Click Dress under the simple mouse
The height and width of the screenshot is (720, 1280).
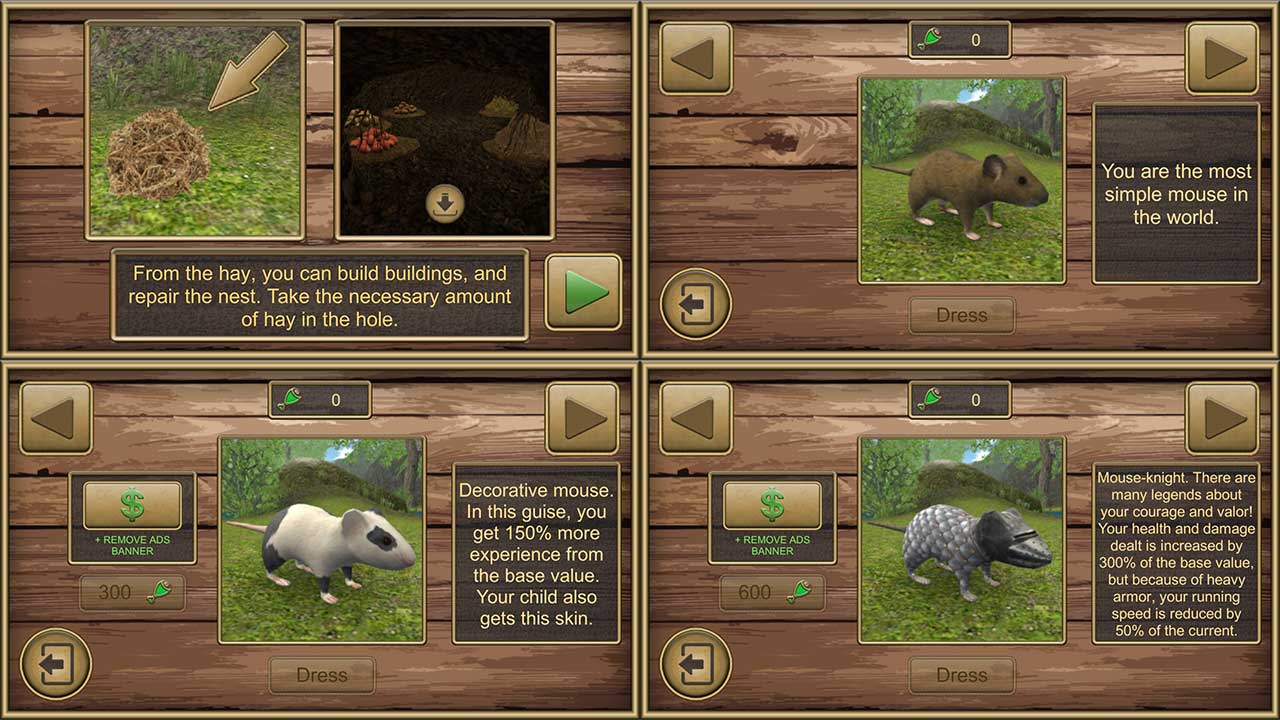(x=962, y=315)
